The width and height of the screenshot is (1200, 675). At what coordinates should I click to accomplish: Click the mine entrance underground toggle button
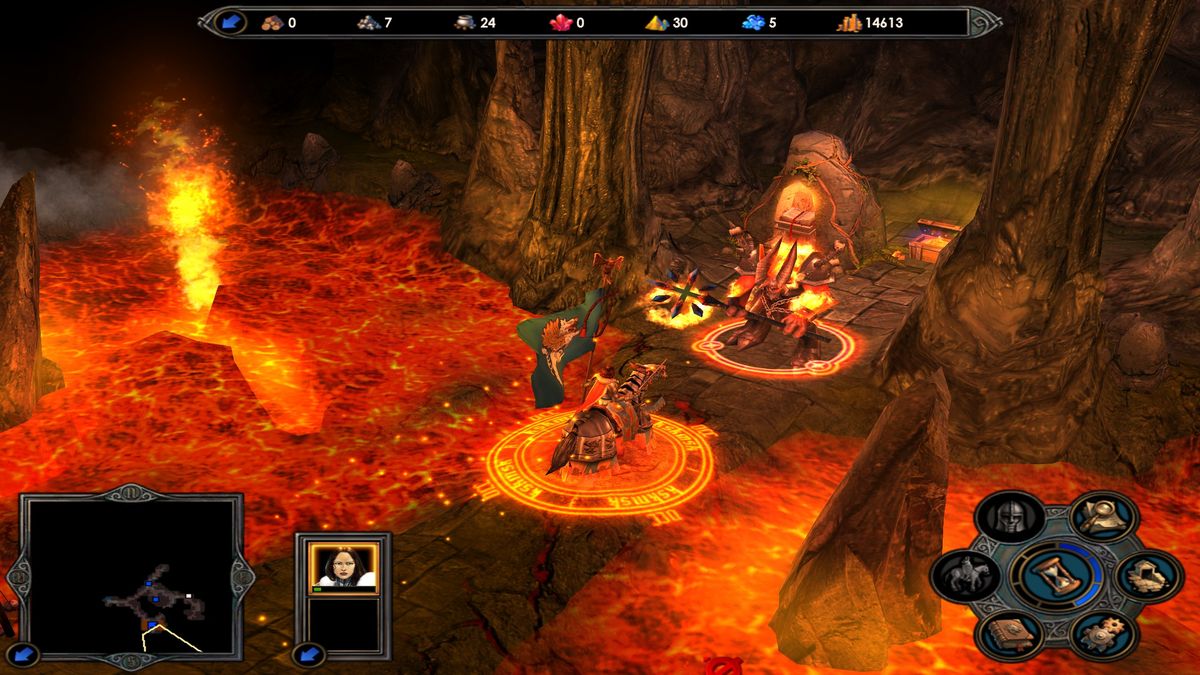[1147, 575]
